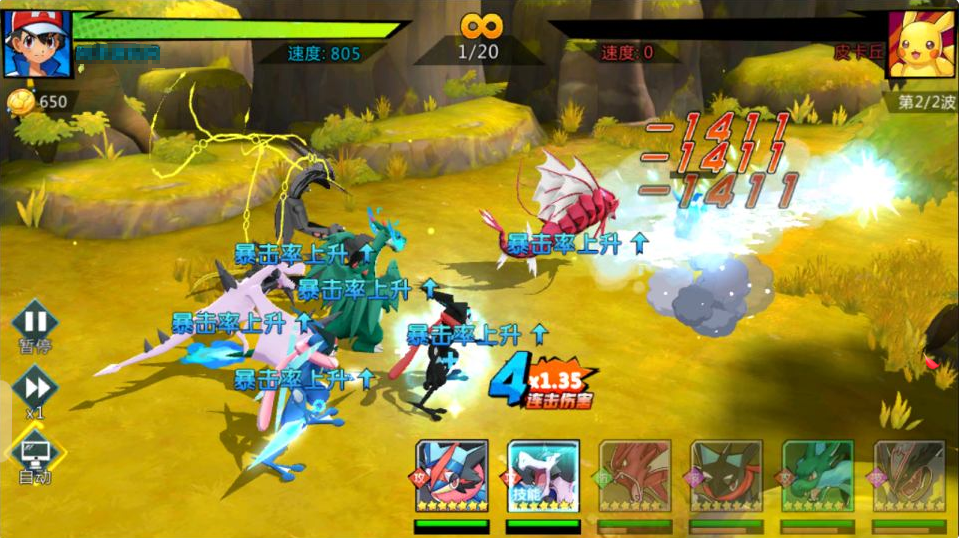The height and width of the screenshot is (538, 959).
Task: Select the green Rayquaza skill card
Action: point(818,476)
